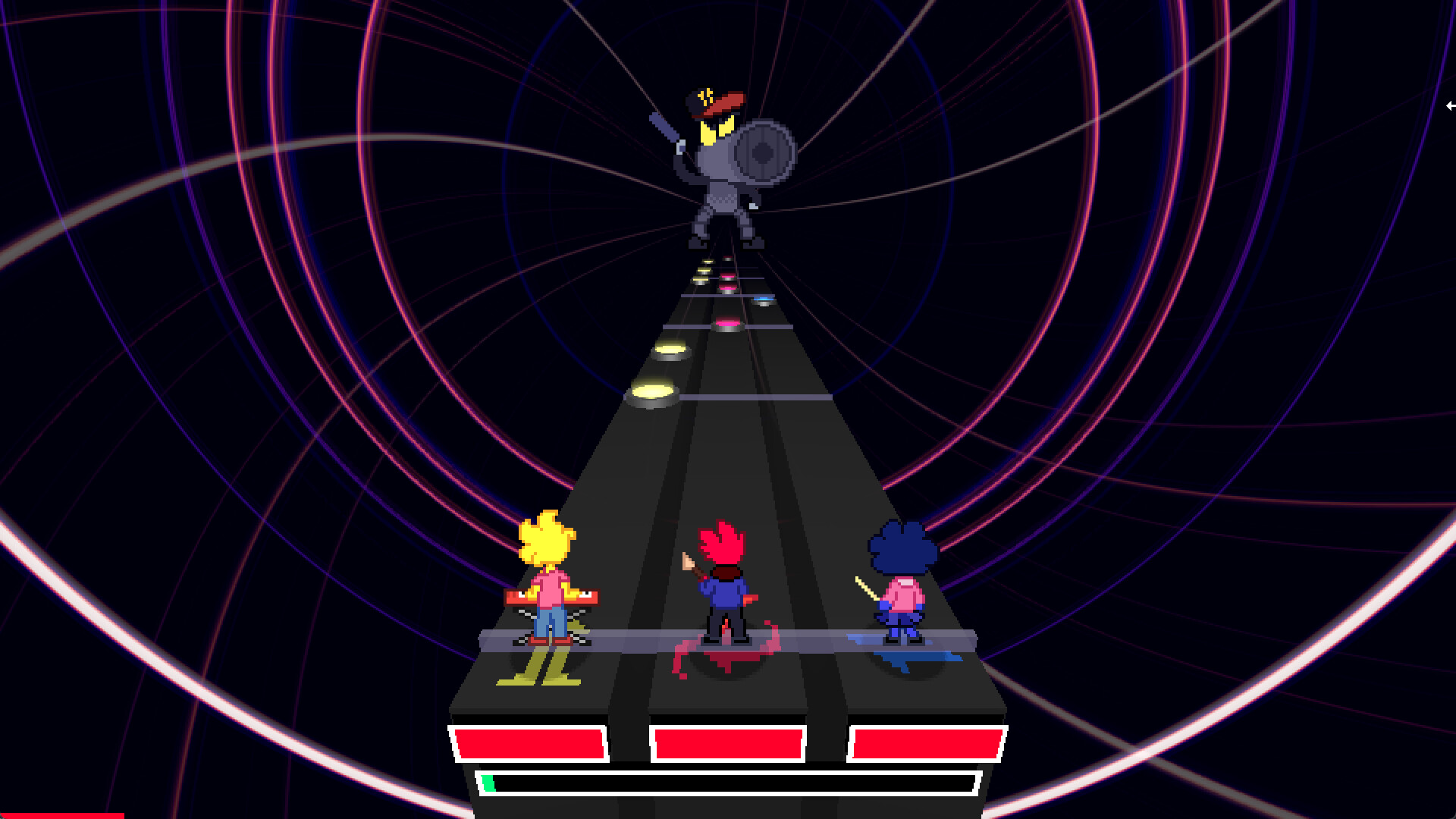Image resolution: width=1456 pixels, height=819 pixels.
Task: Select the farthest pink note at track's end
Action: 728,258
